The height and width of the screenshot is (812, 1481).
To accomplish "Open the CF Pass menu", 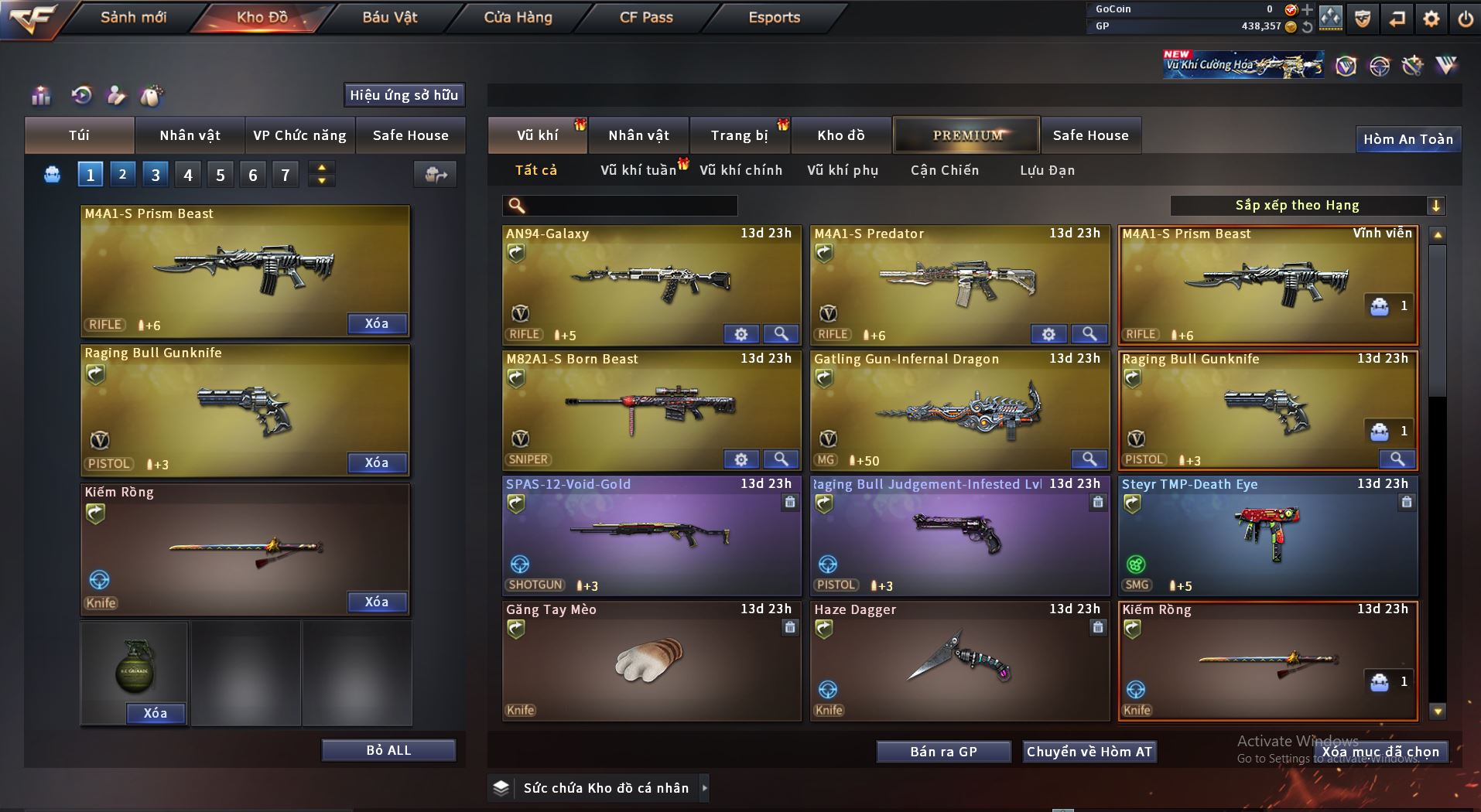I will 646,17.
